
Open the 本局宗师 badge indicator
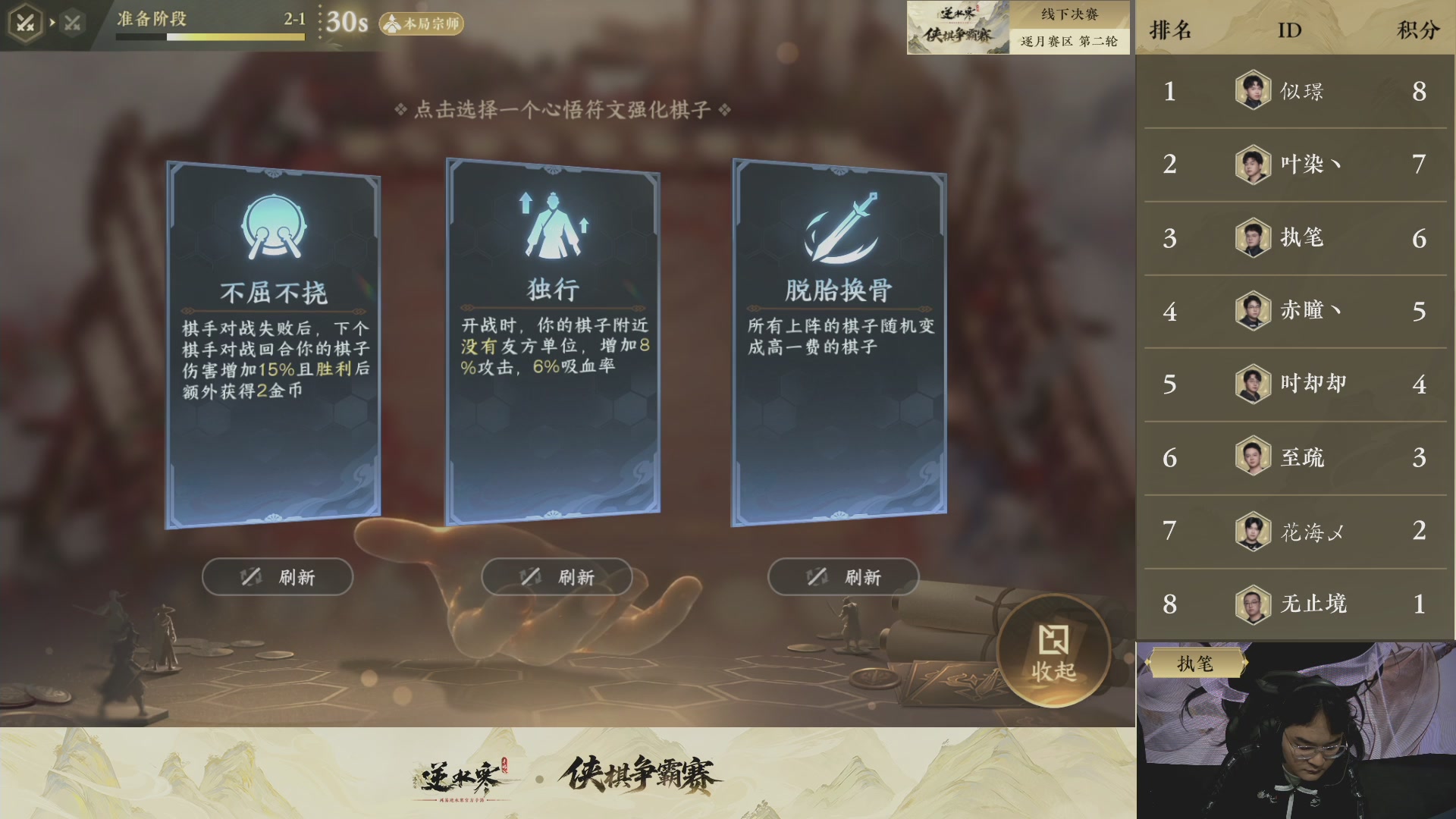coord(422,25)
